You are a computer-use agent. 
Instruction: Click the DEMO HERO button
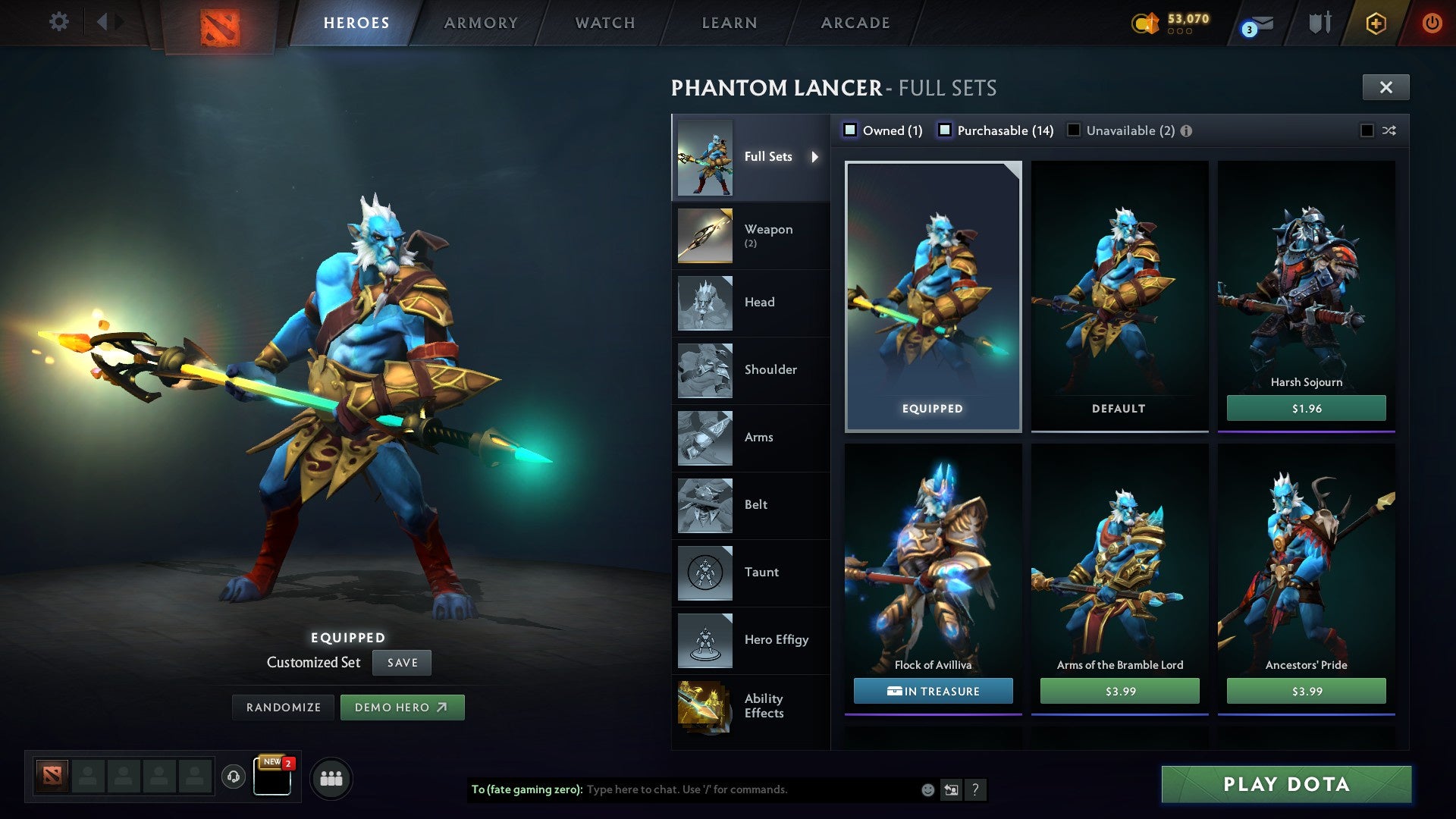point(403,707)
